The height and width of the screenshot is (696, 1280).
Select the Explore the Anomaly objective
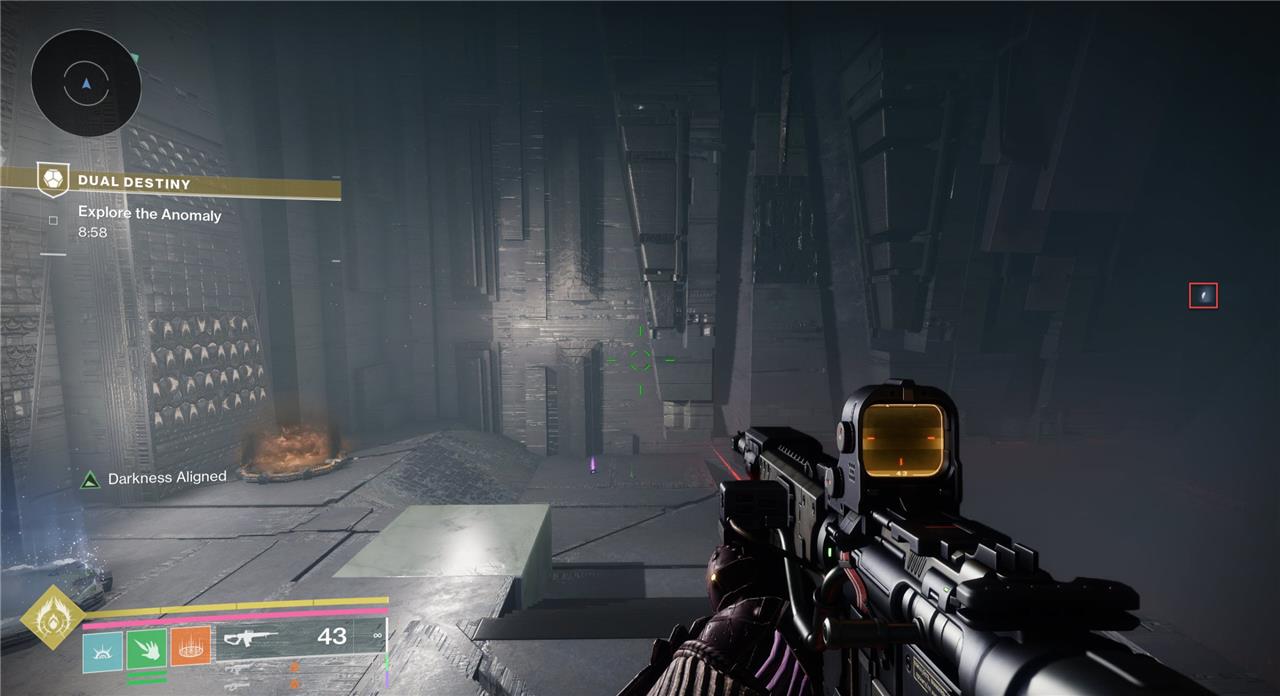tap(150, 214)
